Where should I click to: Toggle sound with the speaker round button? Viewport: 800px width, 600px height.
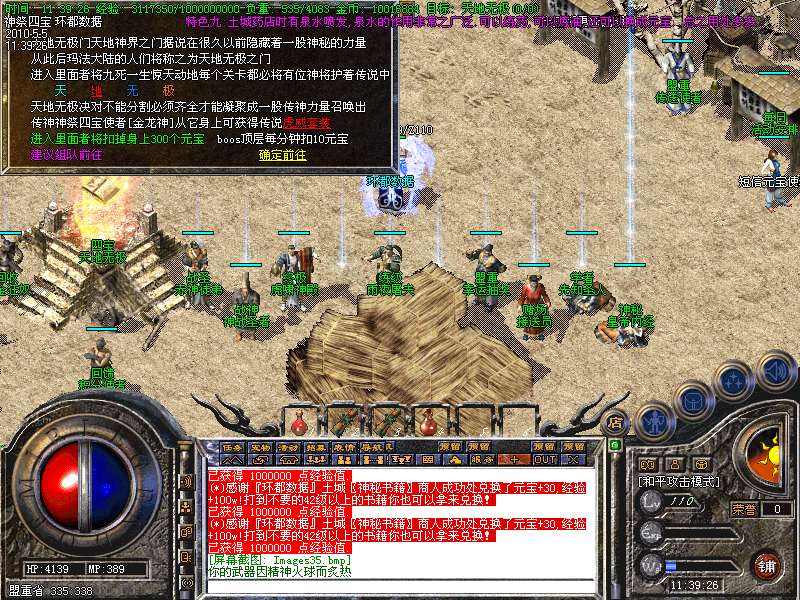775,370
